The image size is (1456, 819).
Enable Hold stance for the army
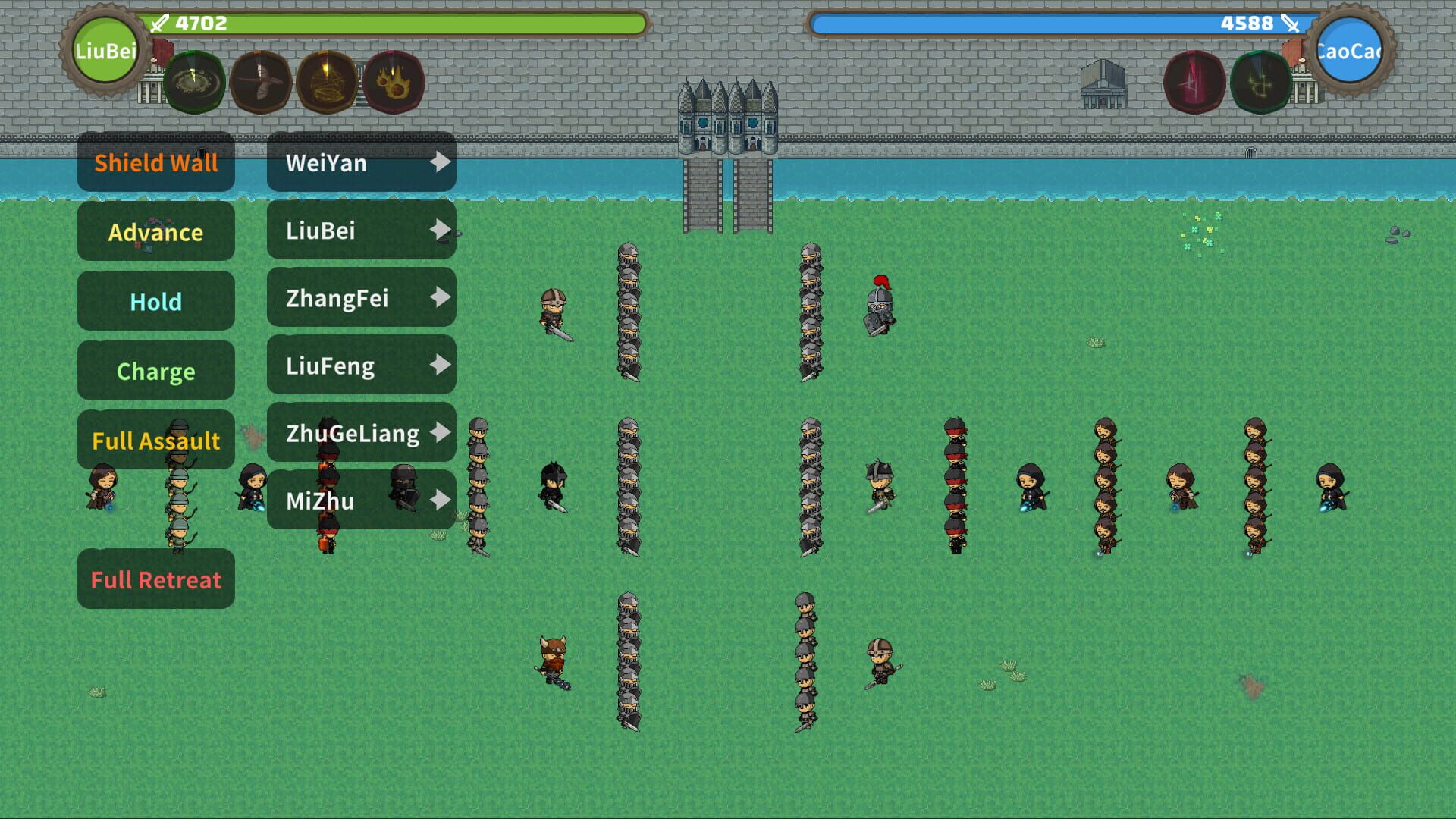pyautogui.click(x=156, y=301)
